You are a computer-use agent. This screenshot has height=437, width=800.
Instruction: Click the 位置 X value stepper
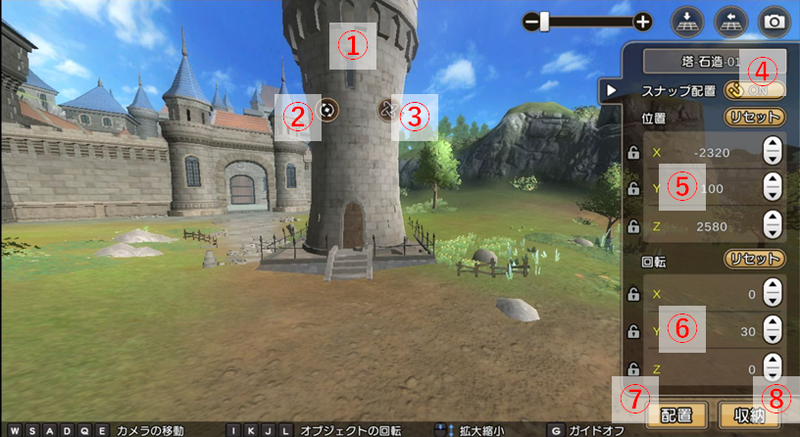click(x=771, y=152)
